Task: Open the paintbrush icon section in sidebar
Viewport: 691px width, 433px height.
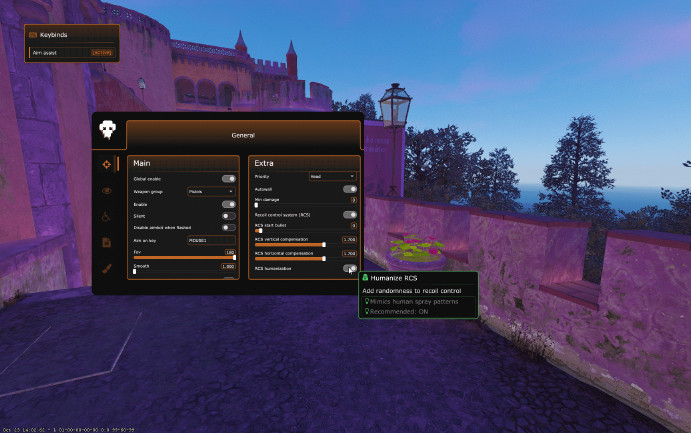Action: tap(106, 268)
